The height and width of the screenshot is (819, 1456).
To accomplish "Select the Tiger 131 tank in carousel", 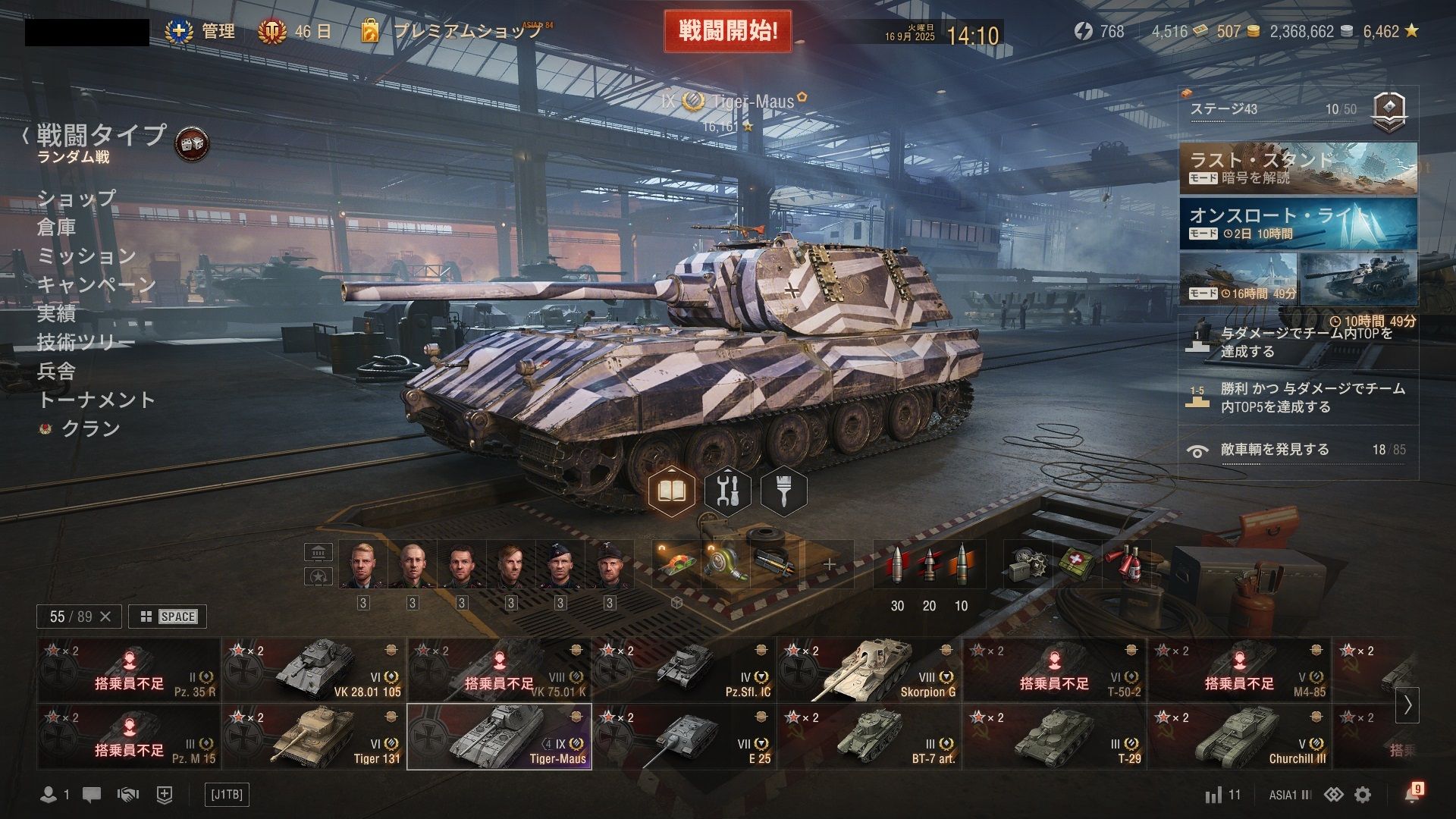I will (314, 737).
